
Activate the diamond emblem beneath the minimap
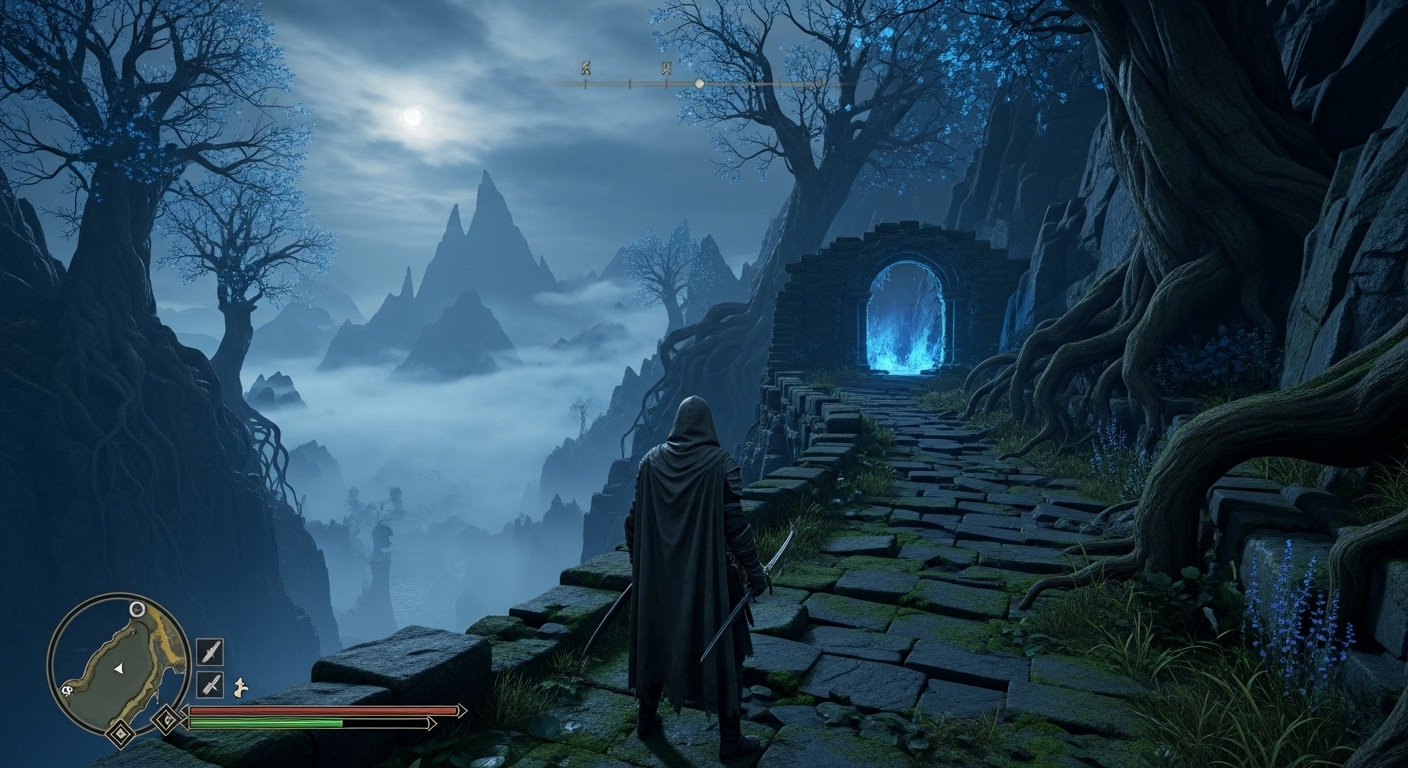121,735
